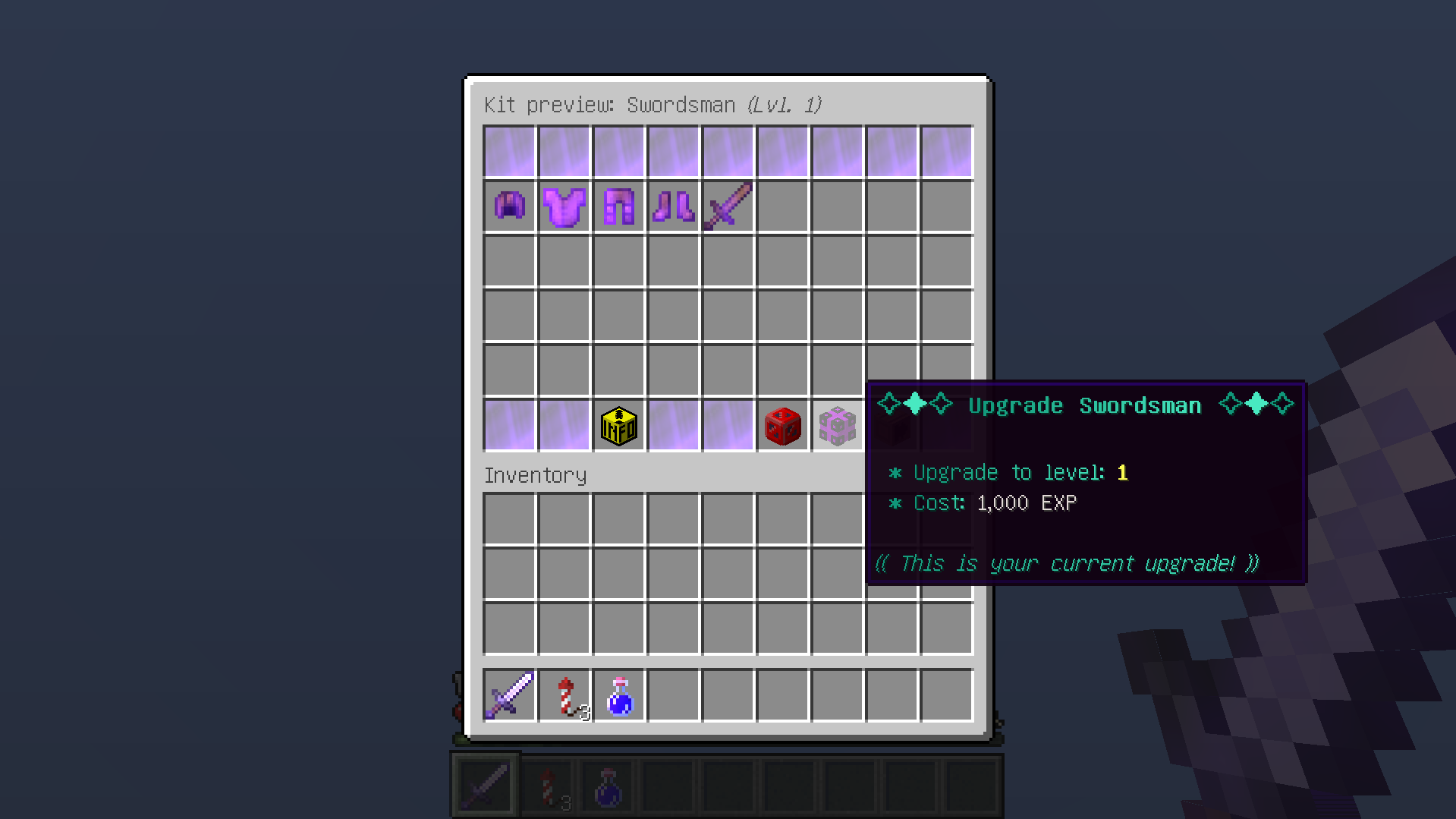Image resolution: width=1456 pixels, height=819 pixels.
Task: Click the enchanted chestplate item
Action: pyautogui.click(x=564, y=206)
